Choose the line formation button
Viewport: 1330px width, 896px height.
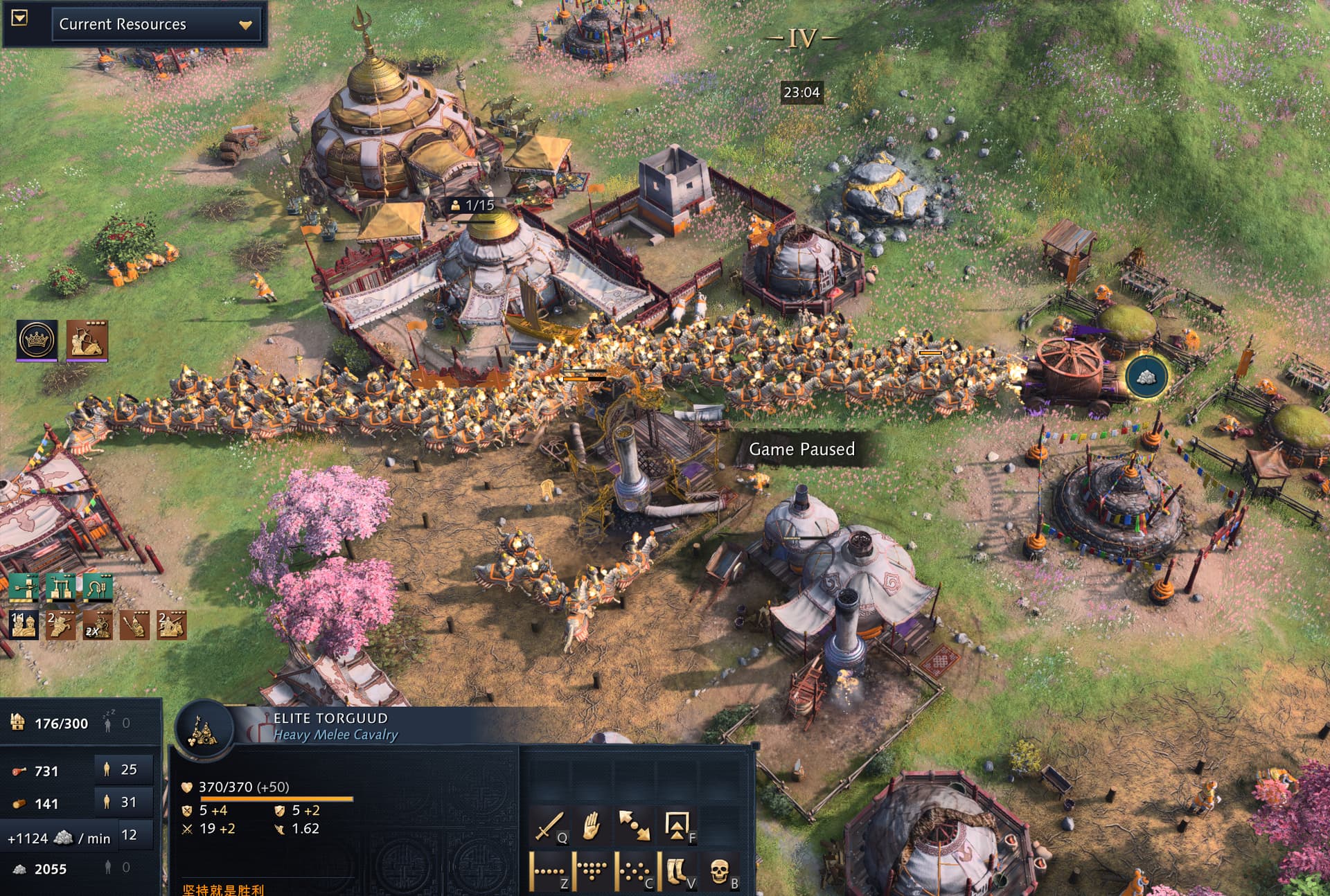(x=549, y=870)
